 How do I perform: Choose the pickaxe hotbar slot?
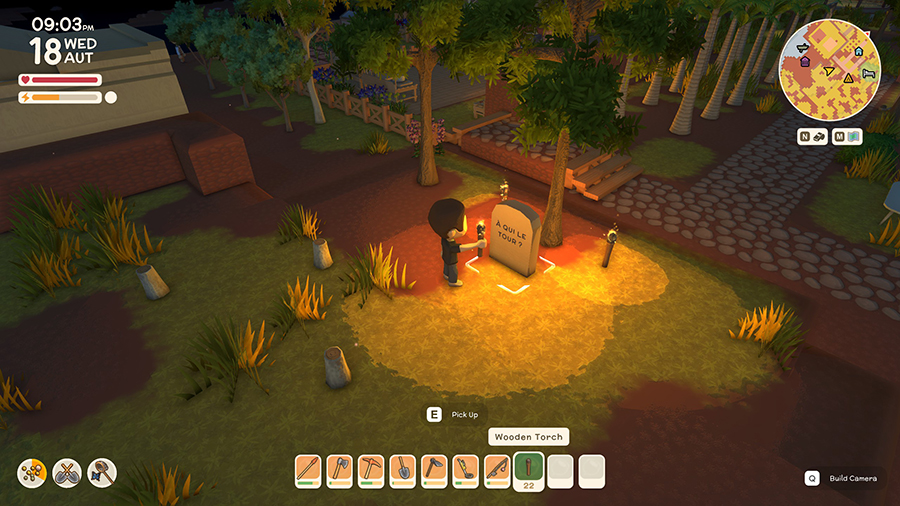tap(370, 469)
